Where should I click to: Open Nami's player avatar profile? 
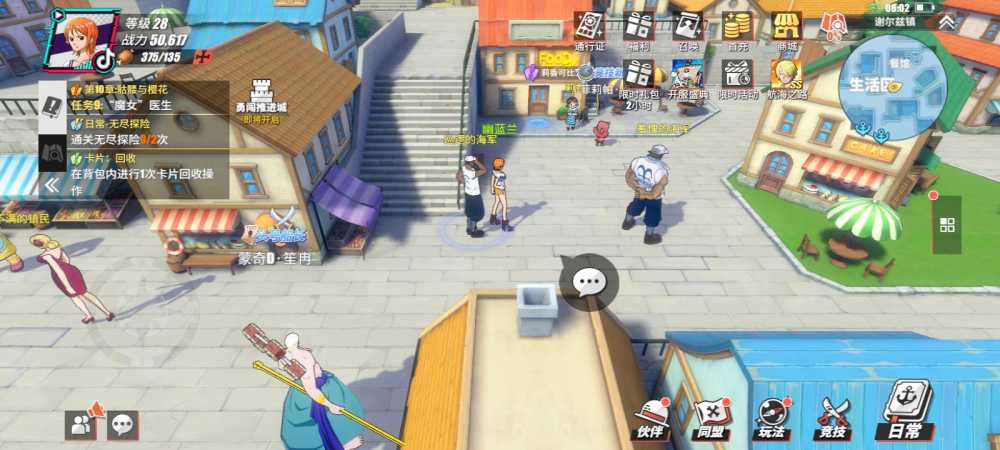click(79, 37)
